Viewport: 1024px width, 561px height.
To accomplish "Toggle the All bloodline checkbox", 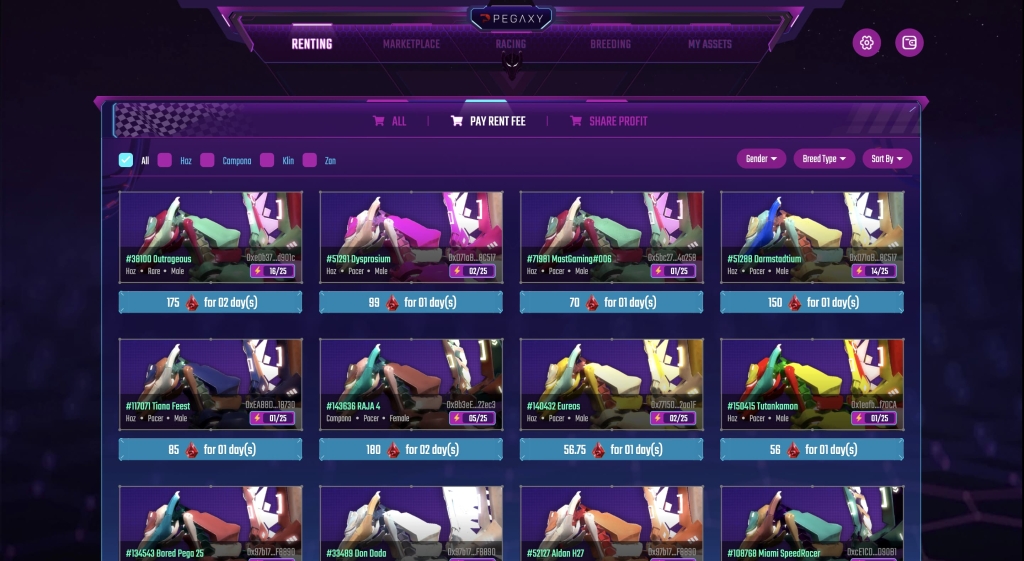I will [125, 160].
